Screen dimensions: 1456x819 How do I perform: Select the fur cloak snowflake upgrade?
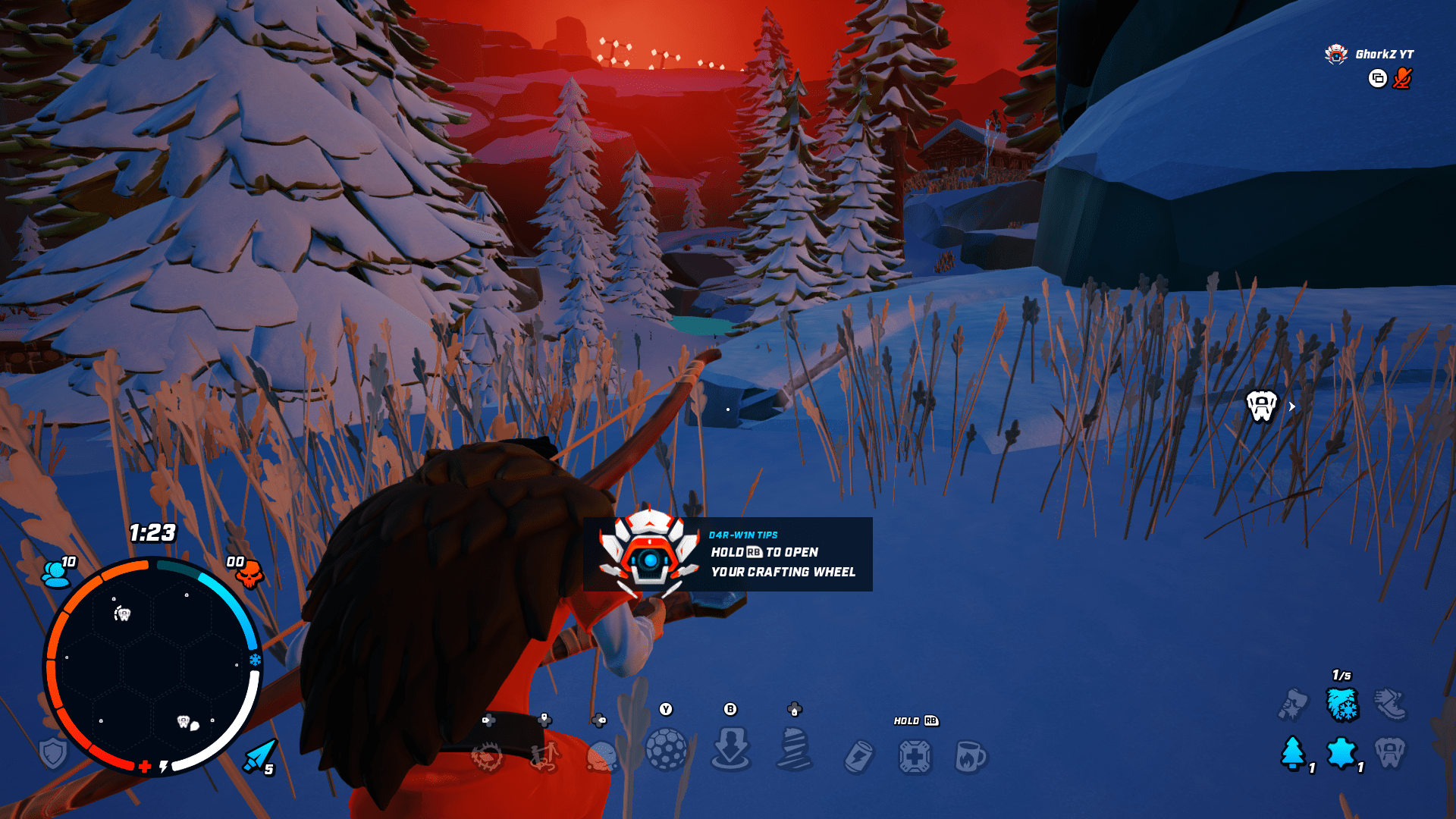click(x=1341, y=704)
